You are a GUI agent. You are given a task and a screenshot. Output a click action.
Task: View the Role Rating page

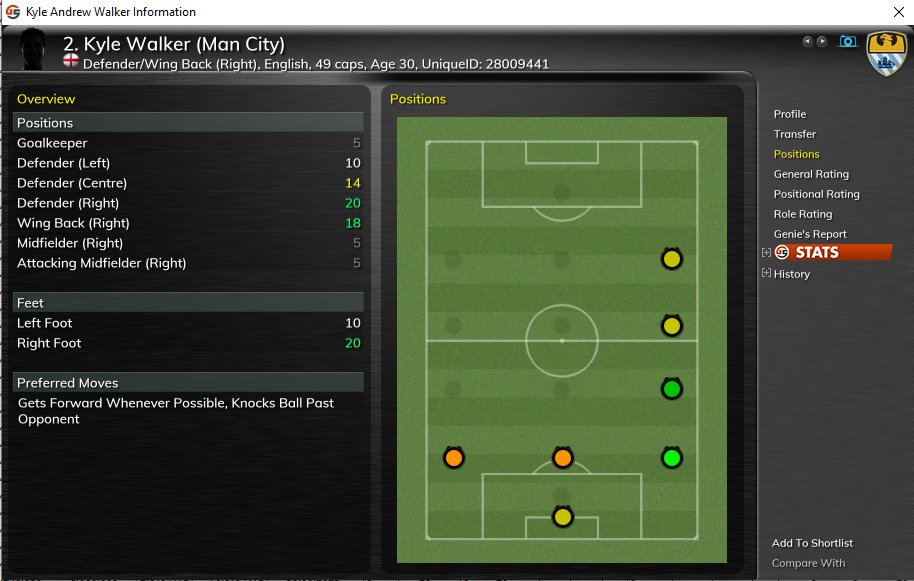[802, 214]
